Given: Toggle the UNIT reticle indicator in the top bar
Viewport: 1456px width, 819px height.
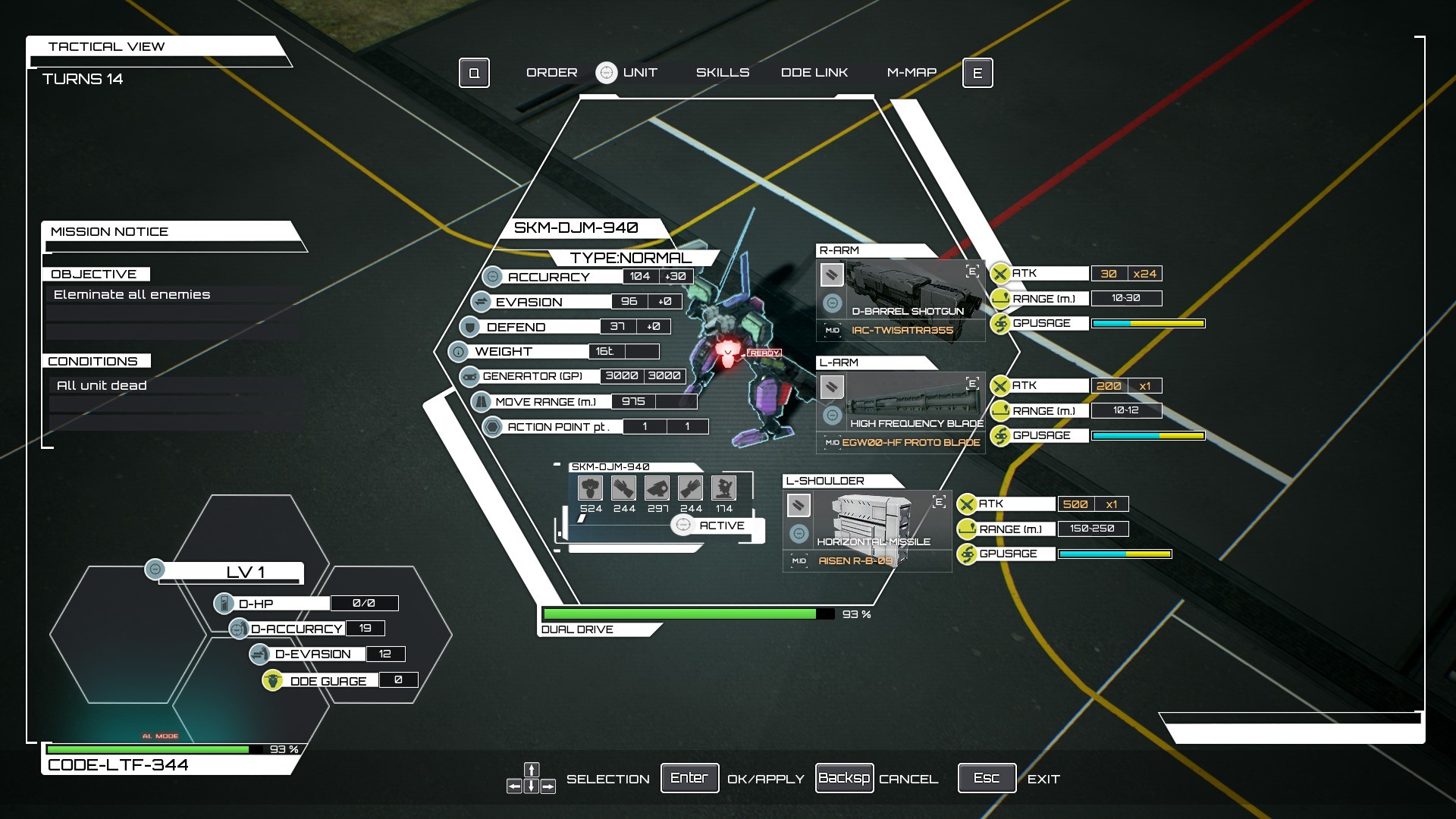Looking at the screenshot, I should point(607,72).
